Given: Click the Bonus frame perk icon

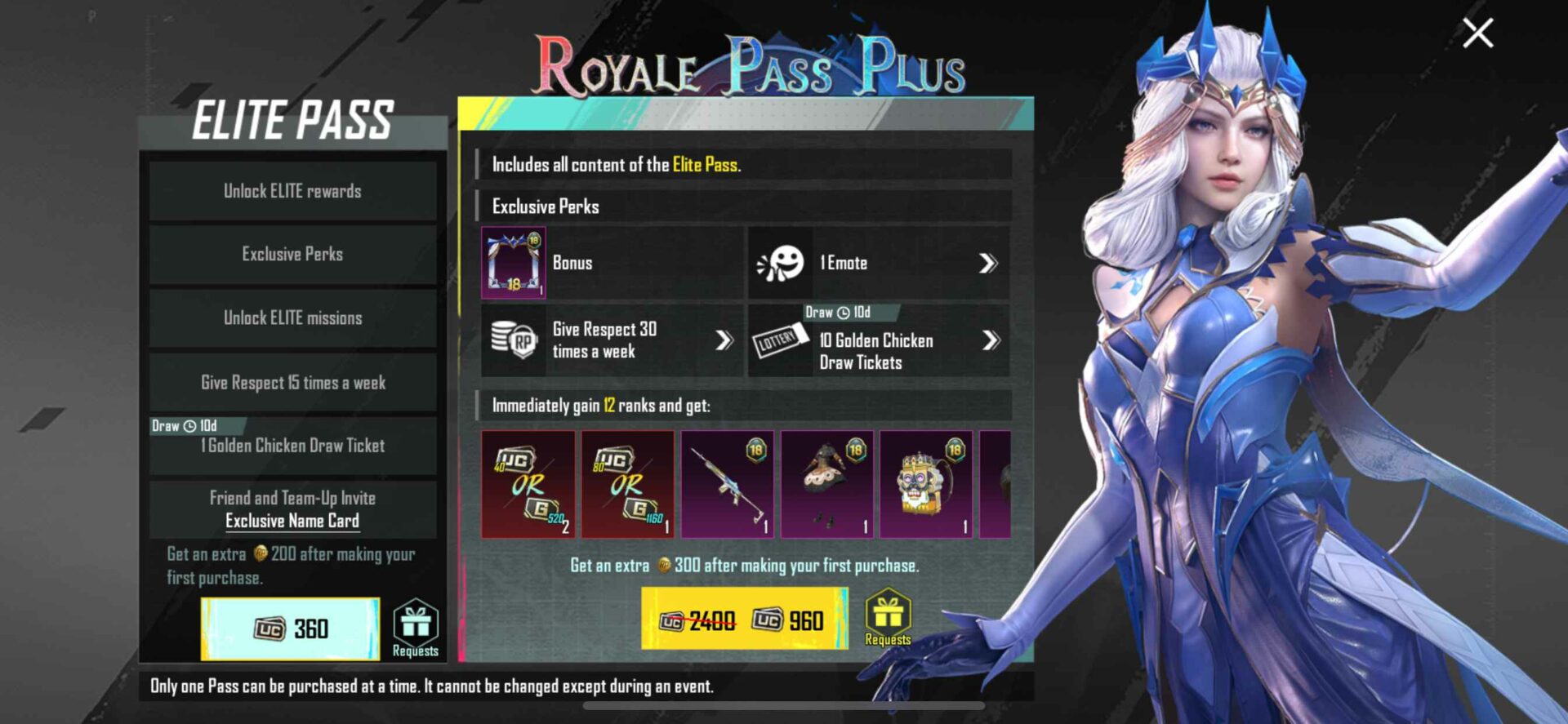Looking at the screenshot, I should (514, 263).
